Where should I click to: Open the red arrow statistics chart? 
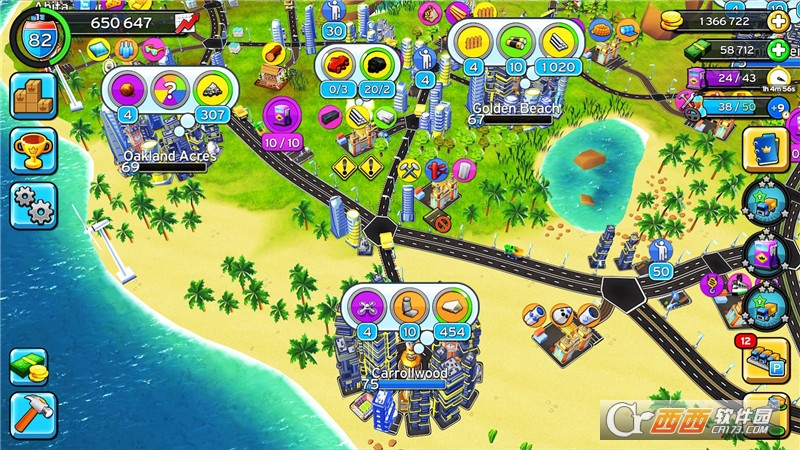click(x=186, y=21)
